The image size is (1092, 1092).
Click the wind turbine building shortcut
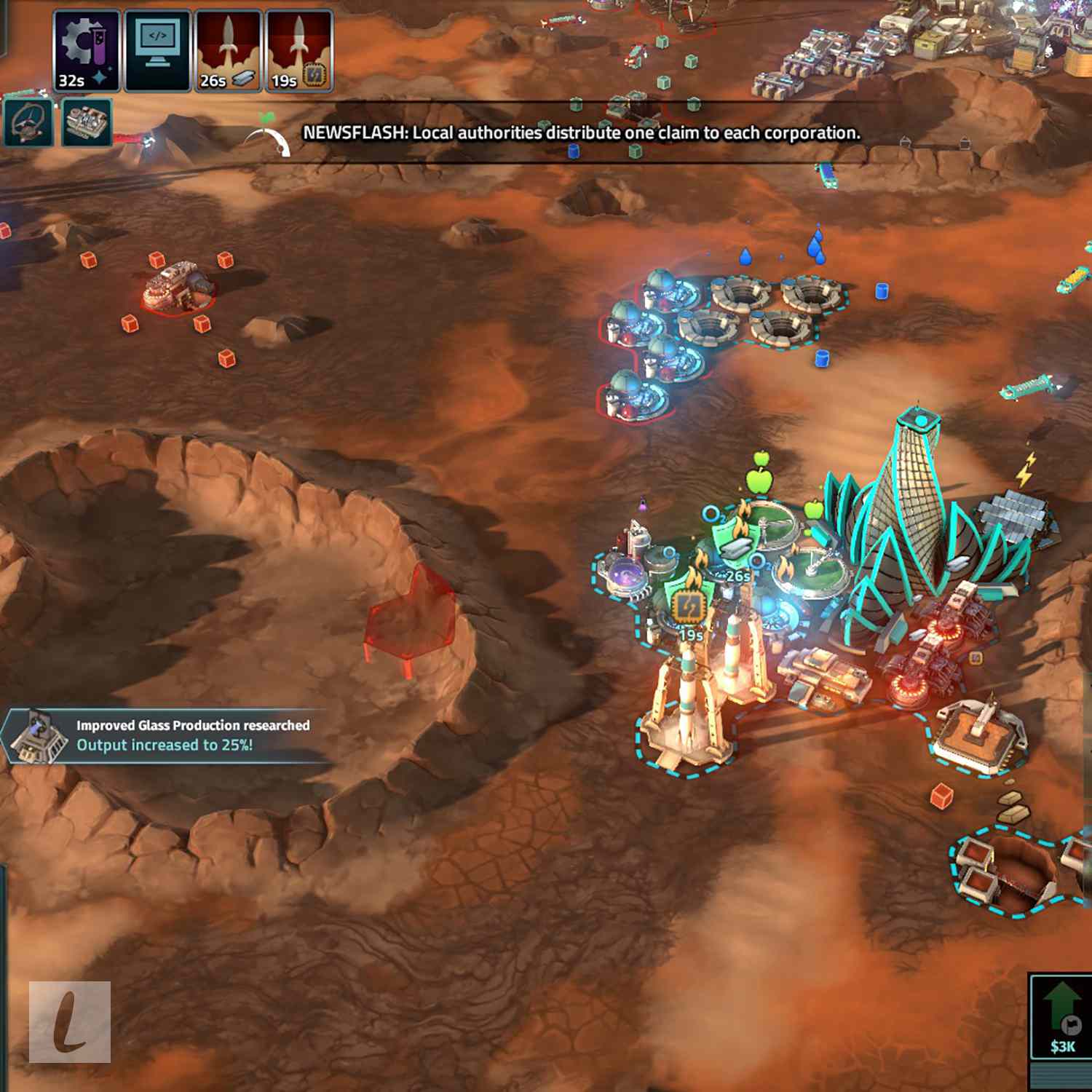click(x=28, y=122)
